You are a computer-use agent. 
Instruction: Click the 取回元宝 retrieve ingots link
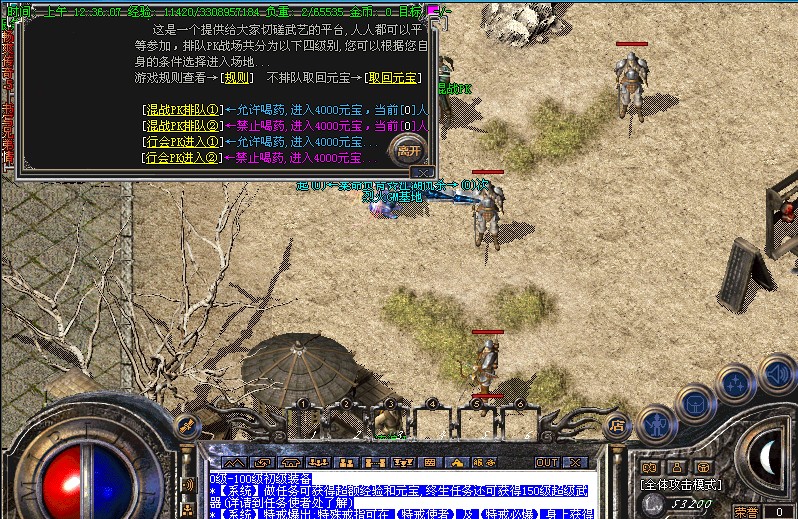pos(394,78)
